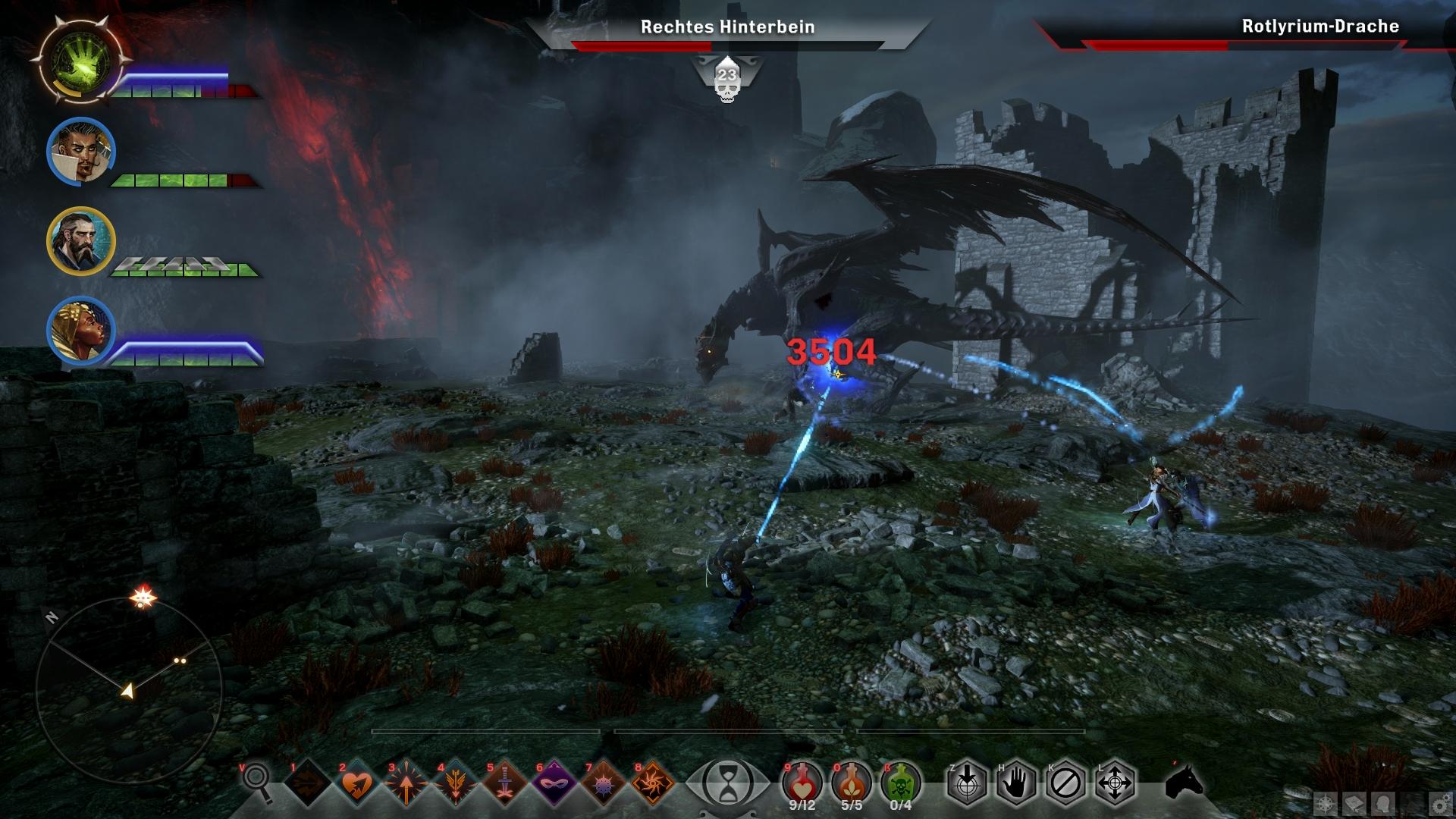Trigger the winged triple-arrow ability
The width and height of the screenshot is (1456, 819).
tap(454, 782)
